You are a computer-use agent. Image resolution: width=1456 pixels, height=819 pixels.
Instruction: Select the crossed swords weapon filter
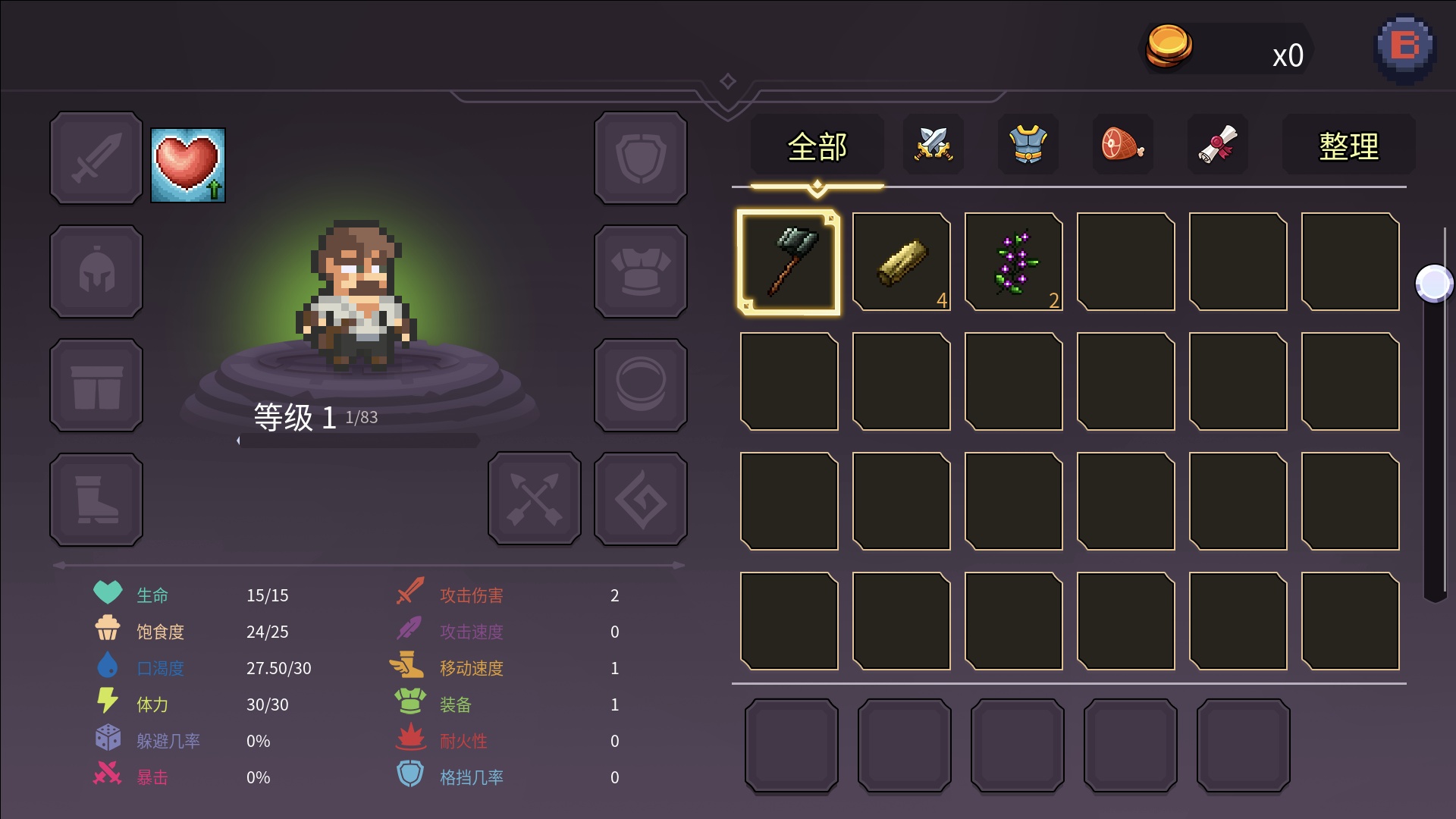point(933,144)
